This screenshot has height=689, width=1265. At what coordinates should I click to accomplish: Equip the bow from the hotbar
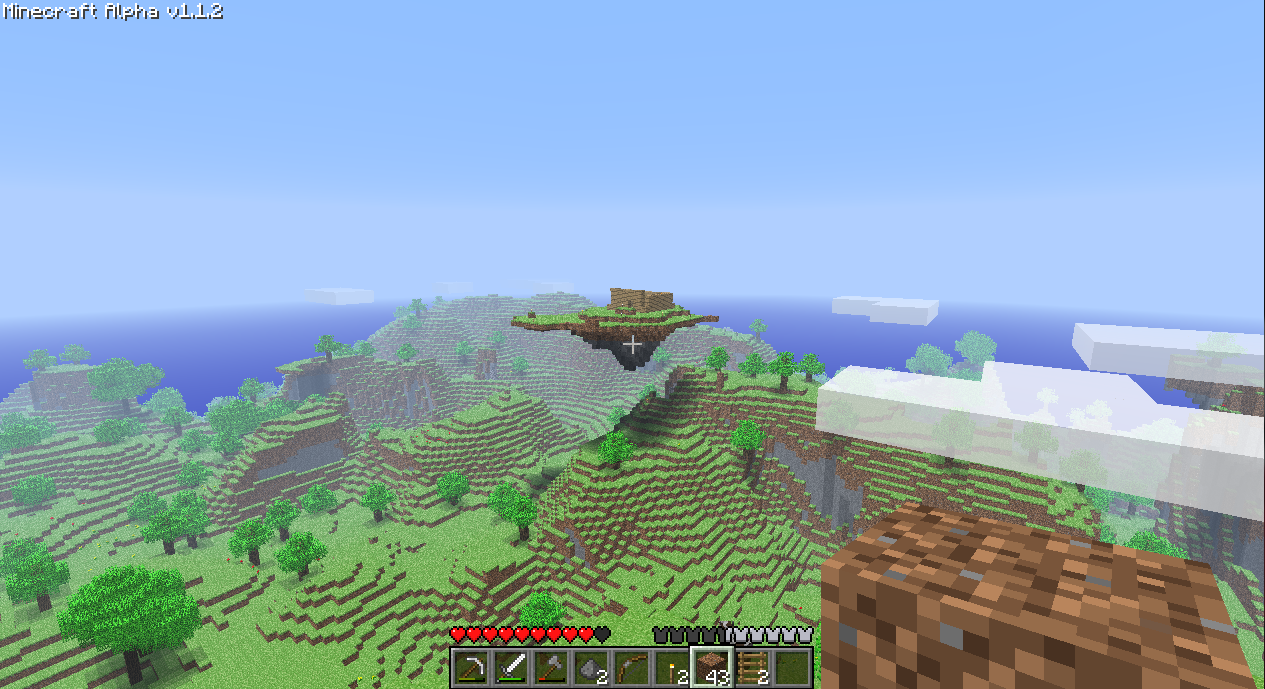[631, 667]
